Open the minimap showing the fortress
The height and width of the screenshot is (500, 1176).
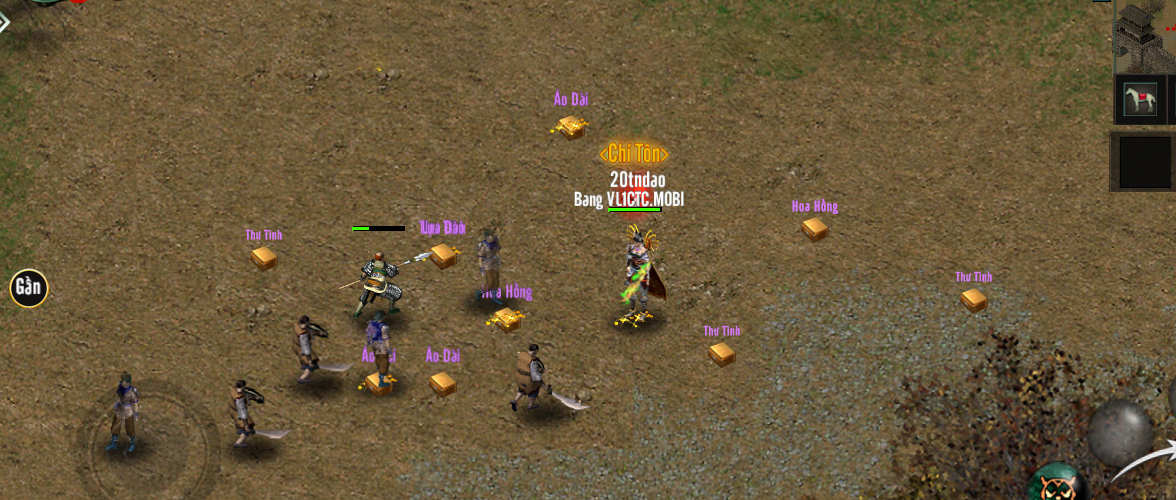click(1143, 35)
